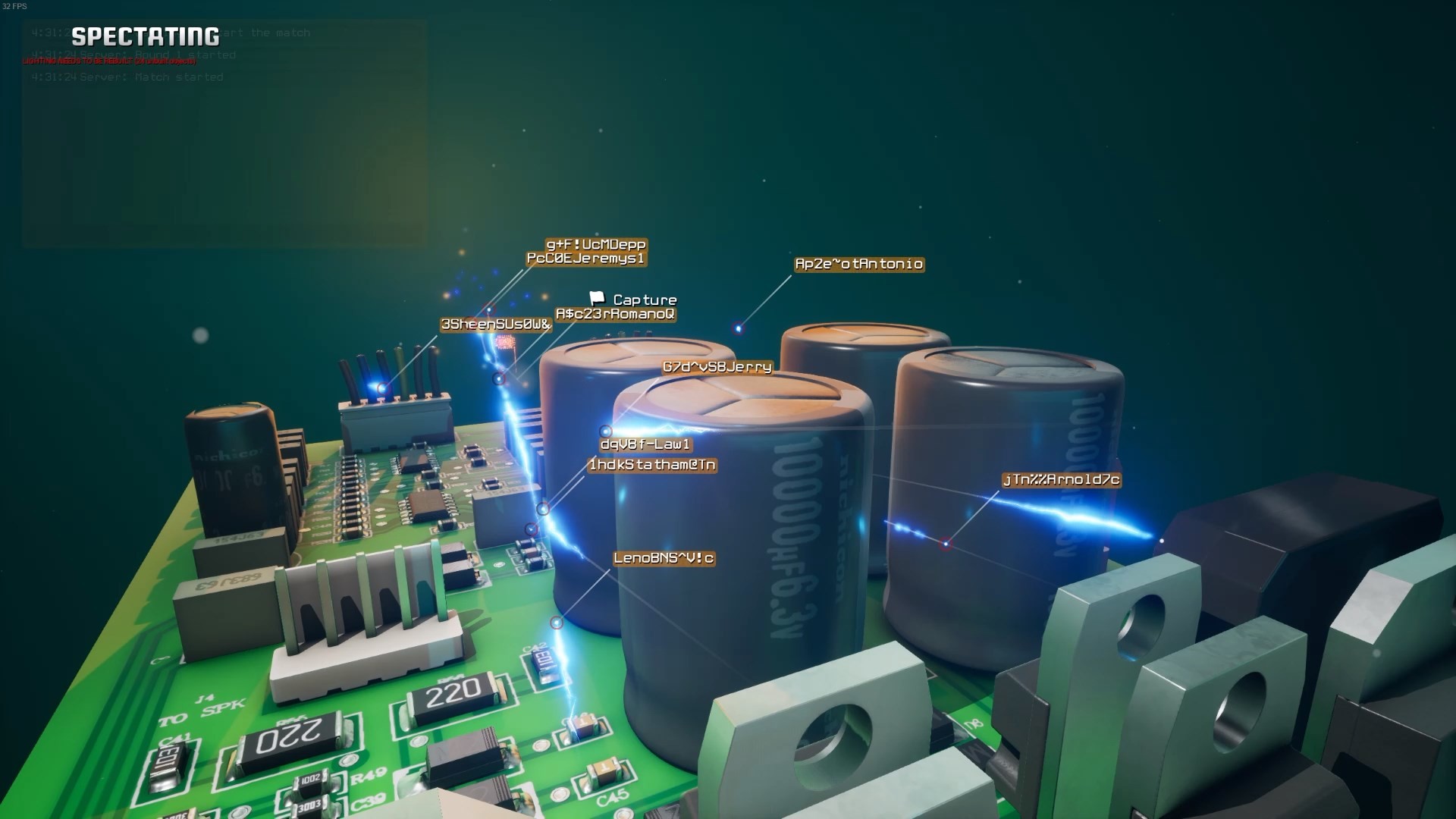Click the marker below the PcC0EJeremys1 nameplate
1456x819 pixels.
coord(490,309)
